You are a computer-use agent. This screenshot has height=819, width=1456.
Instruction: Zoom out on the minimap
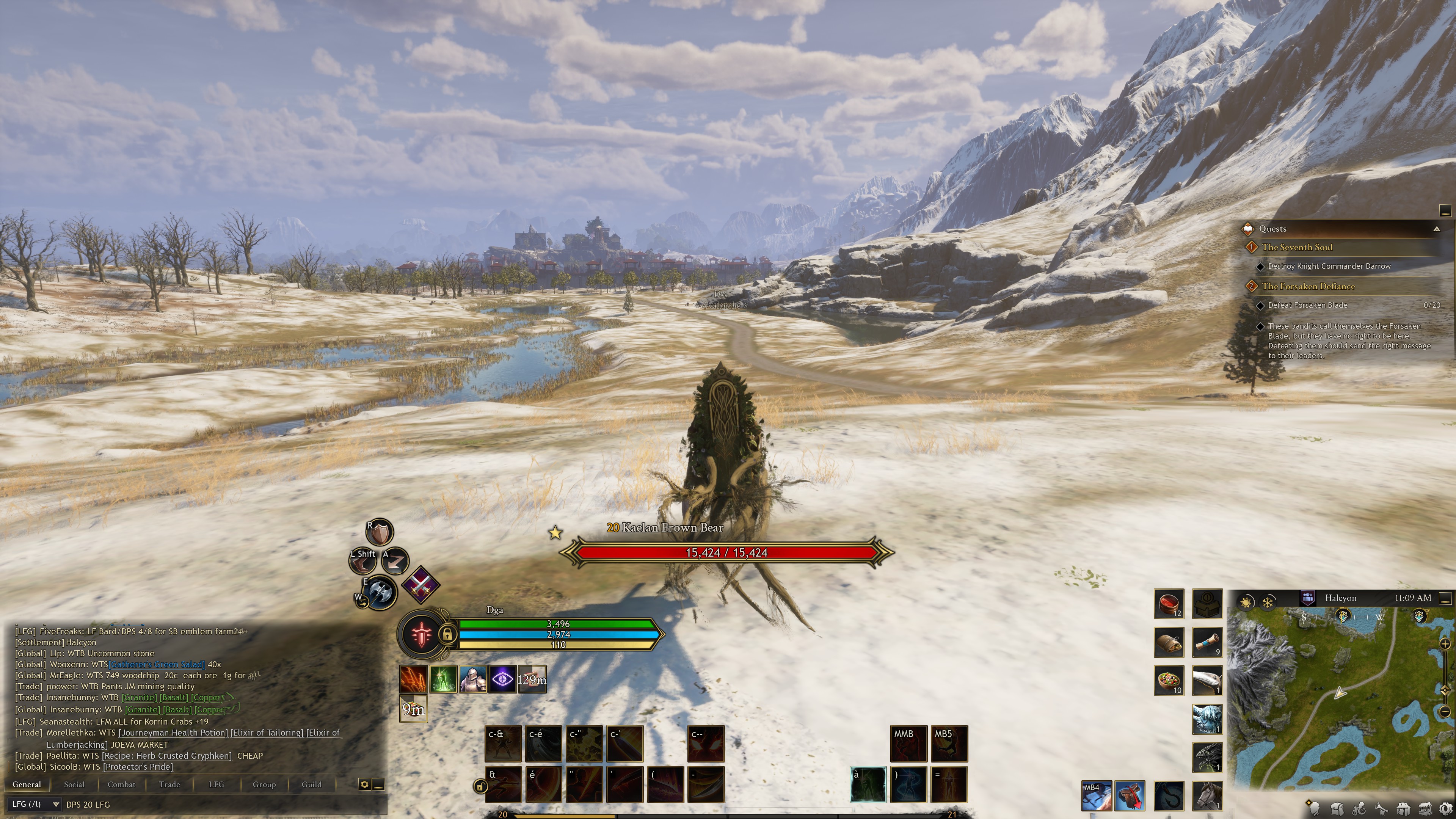pyautogui.click(x=1445, y=711)
